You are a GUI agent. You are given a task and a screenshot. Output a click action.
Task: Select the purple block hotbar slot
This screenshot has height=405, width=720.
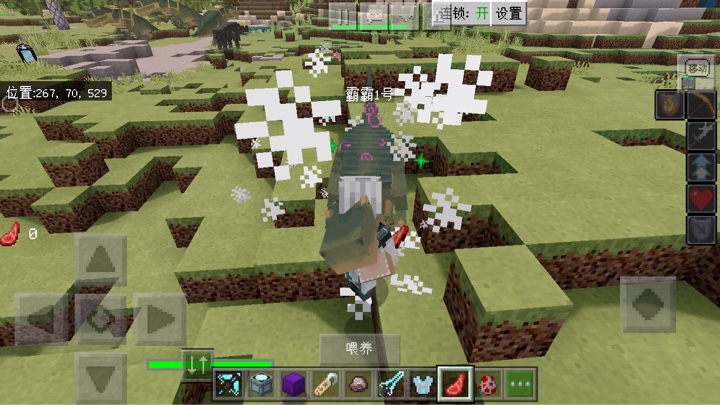(293, 383)
